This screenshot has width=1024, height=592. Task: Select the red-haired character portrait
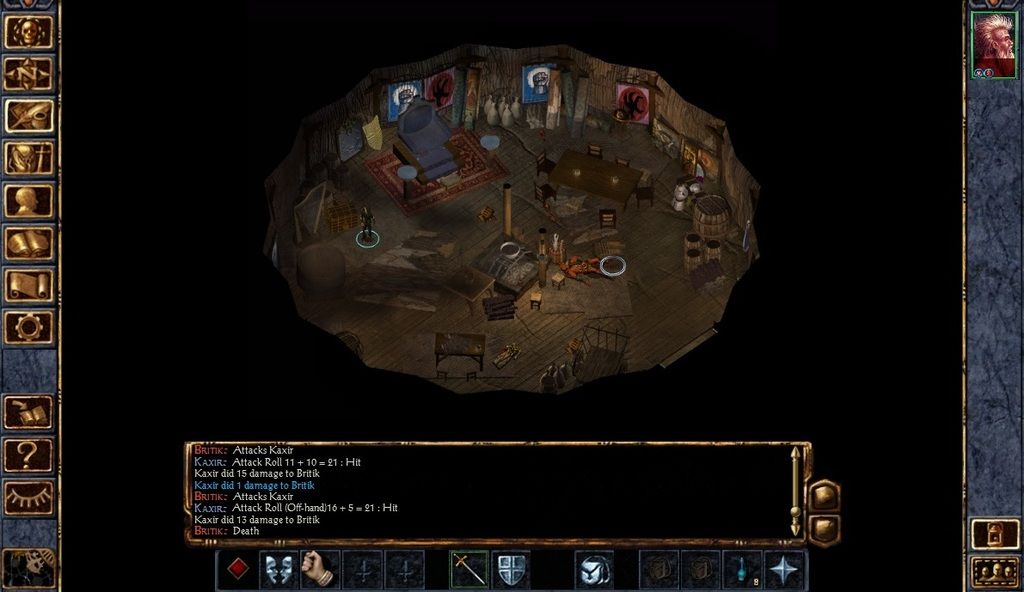point(994,45)
